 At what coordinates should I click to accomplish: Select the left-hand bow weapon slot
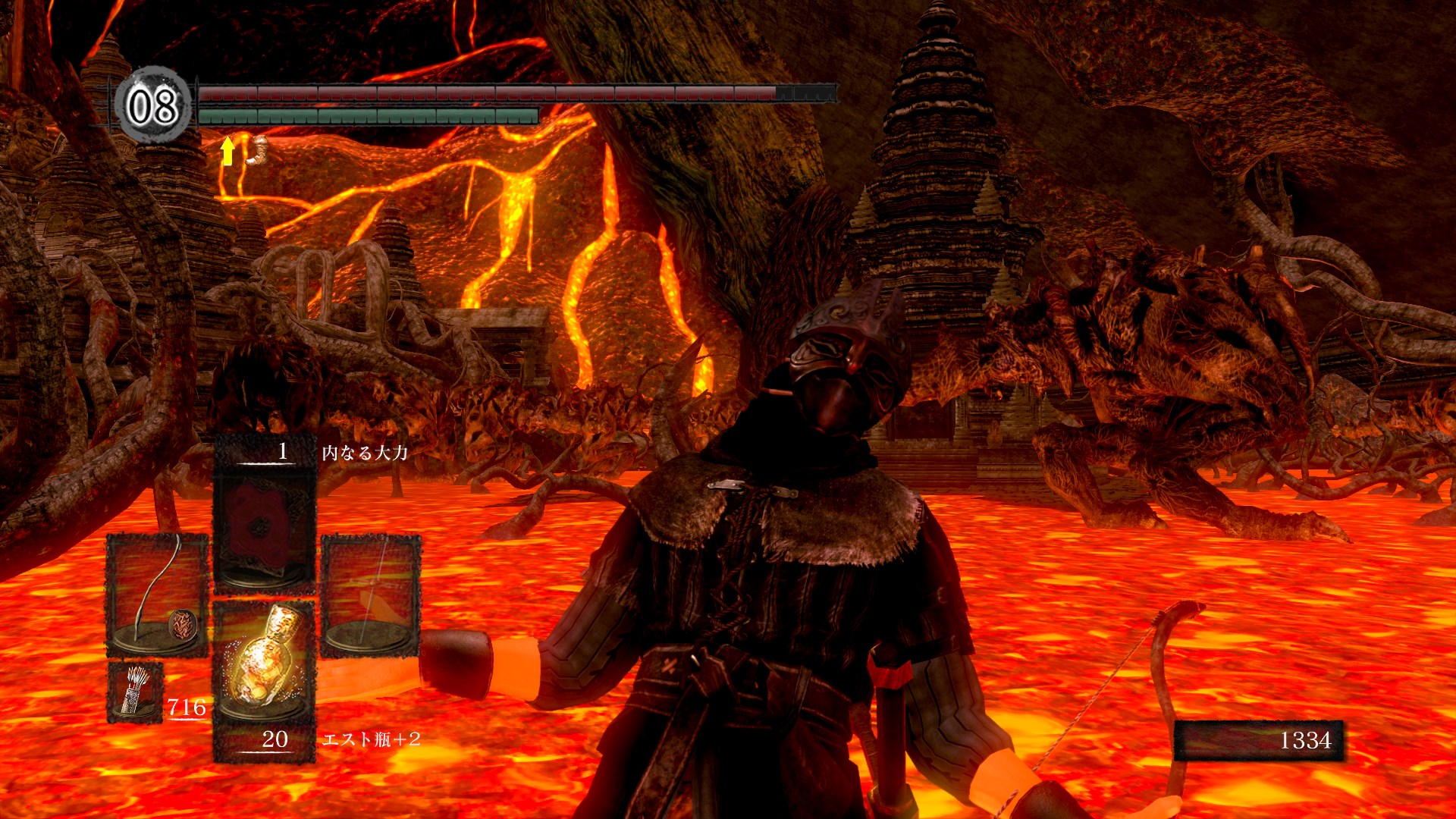(157, 595)
